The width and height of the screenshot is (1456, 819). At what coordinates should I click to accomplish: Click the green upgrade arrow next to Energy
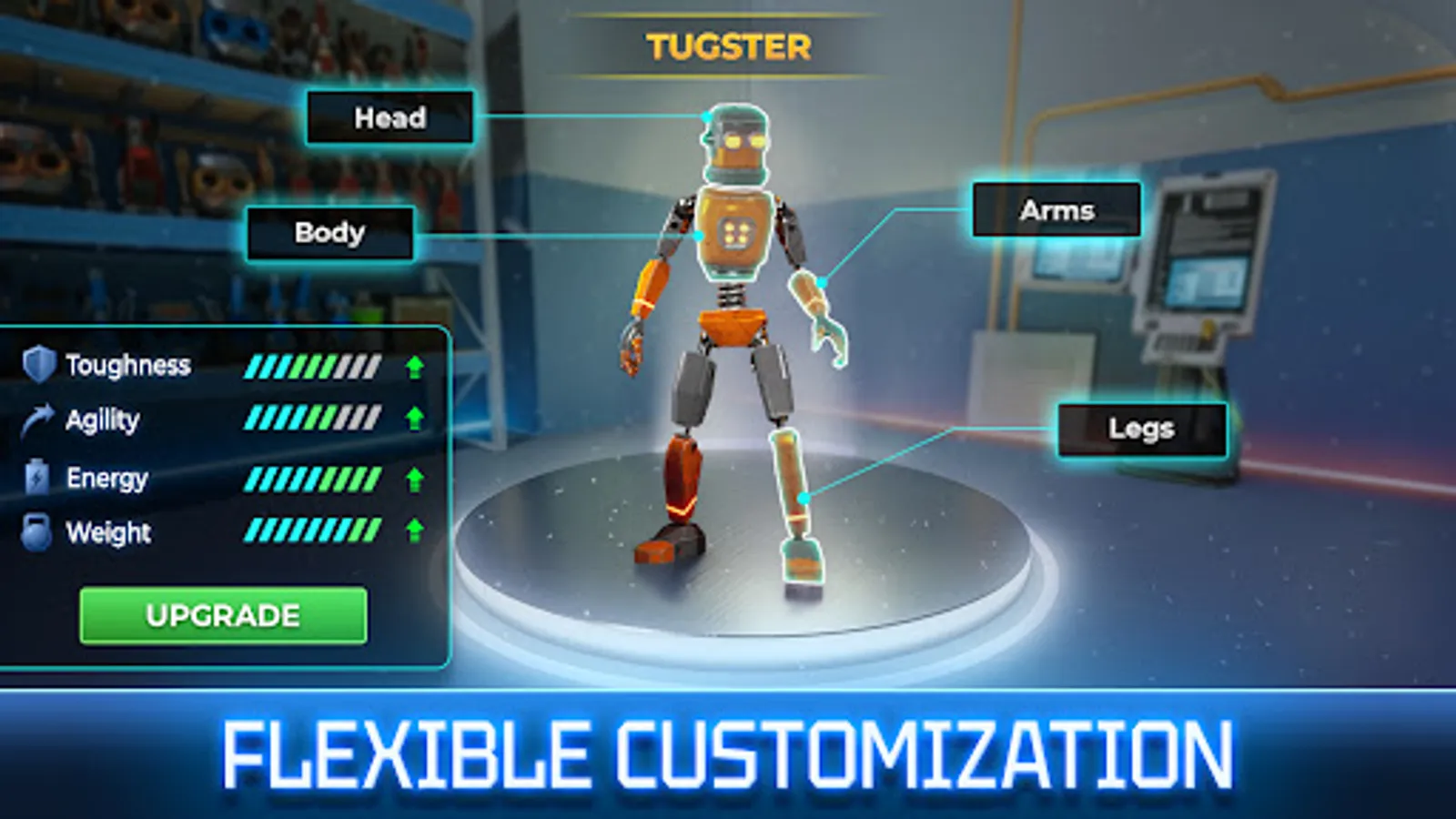point(414,477)
